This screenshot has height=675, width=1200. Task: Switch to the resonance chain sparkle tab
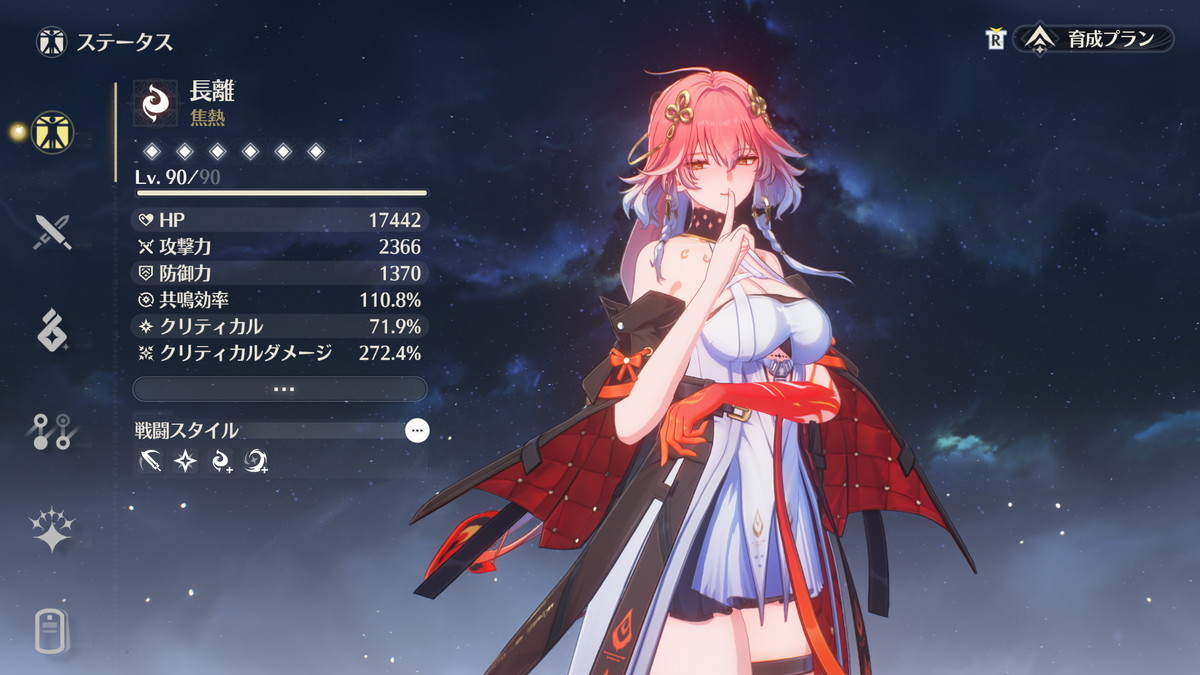click(x=50, y=530)
